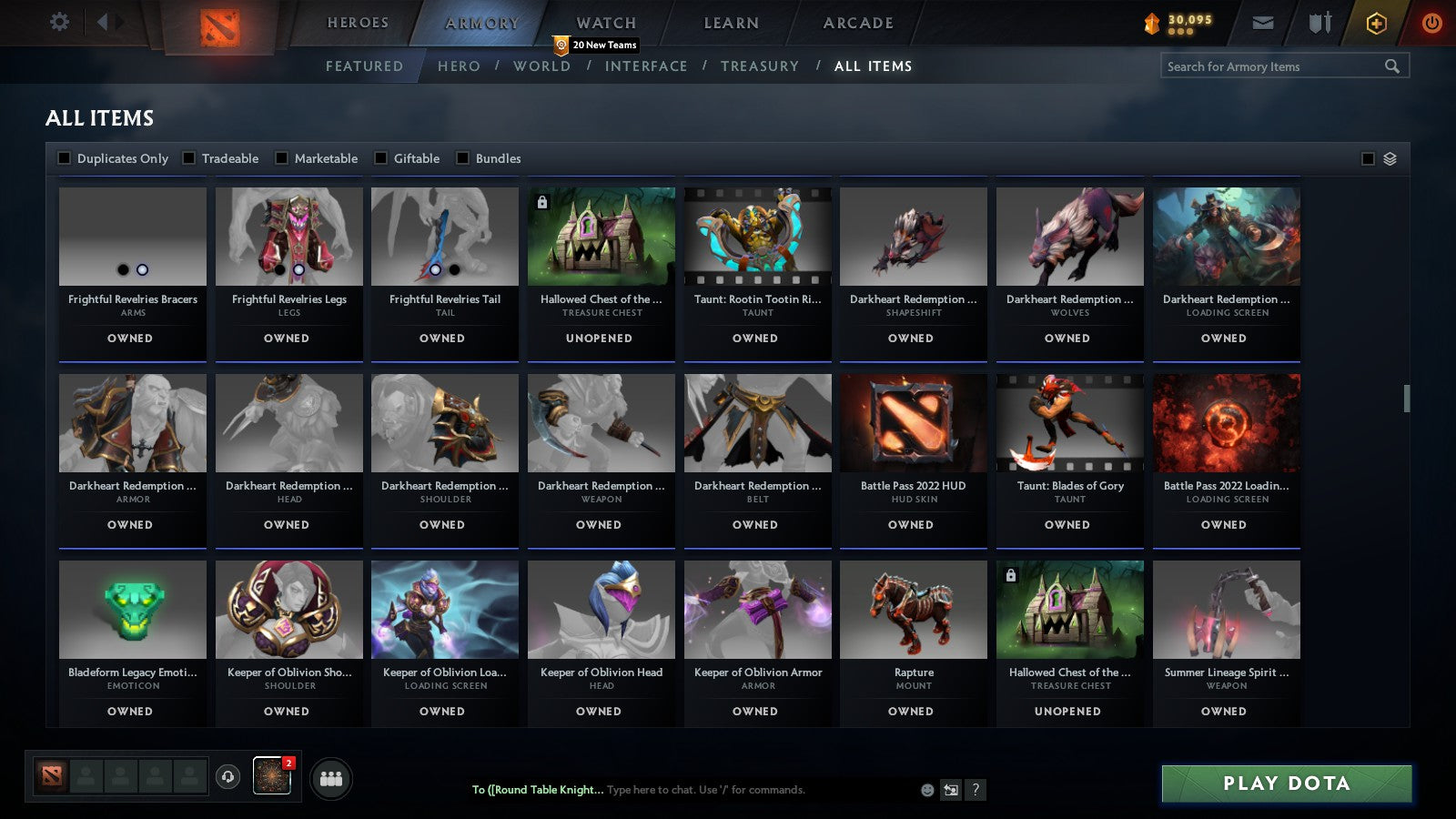Click the 20 New Teams notification
Viewport: 1456px width, 819px height.
coord(595,44)
